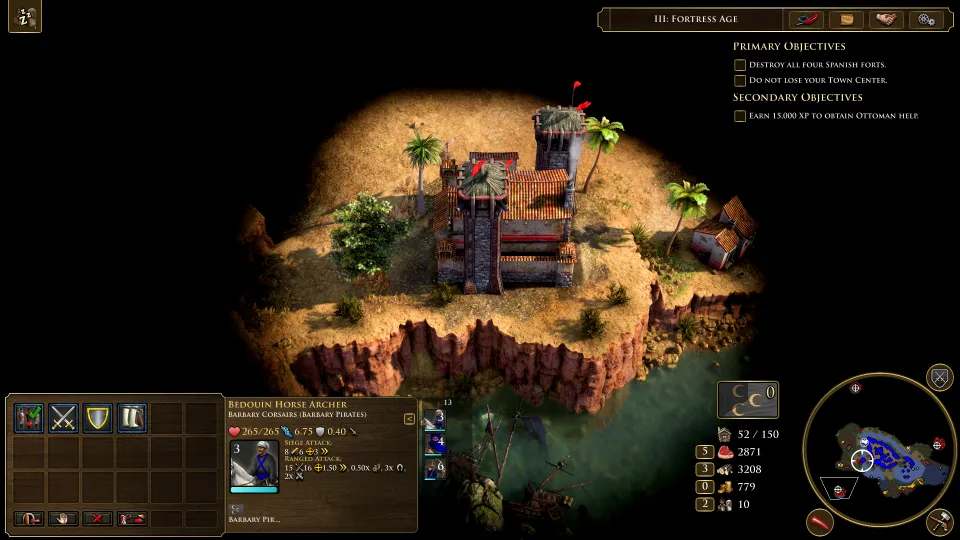Click the Town Center objective checkbox

(740, 81)
